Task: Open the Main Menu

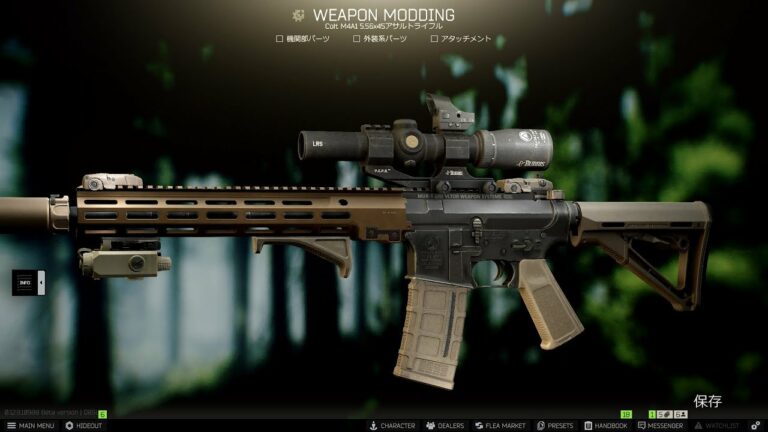Action: tap(30, 425)
